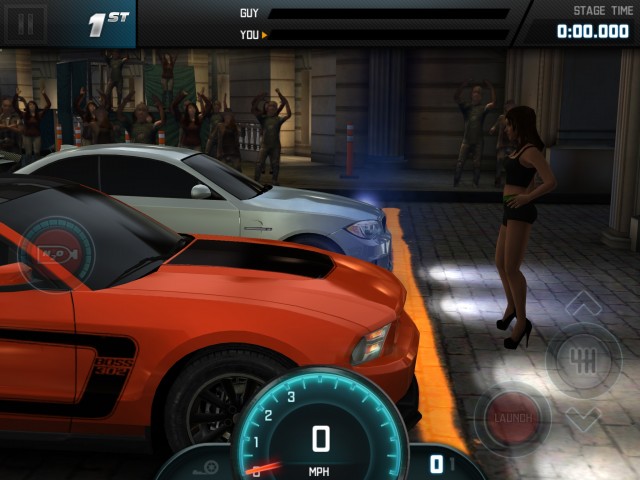Tap the red LAUNCH button
The width and height of the screenshot is (640, 480).
click(x=512, y=416)
